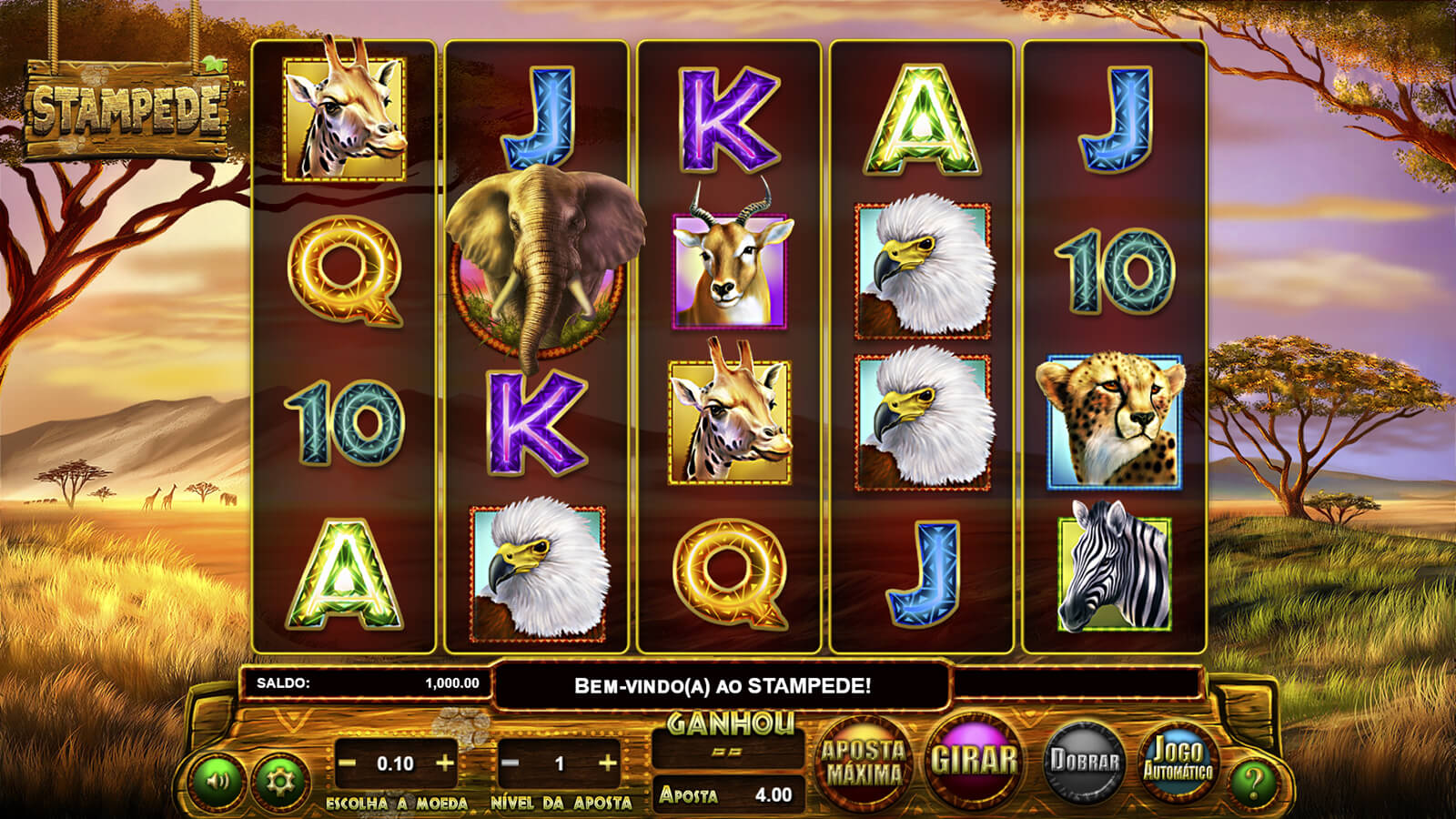Decrease the coin value with minus

tap(347, 763)
